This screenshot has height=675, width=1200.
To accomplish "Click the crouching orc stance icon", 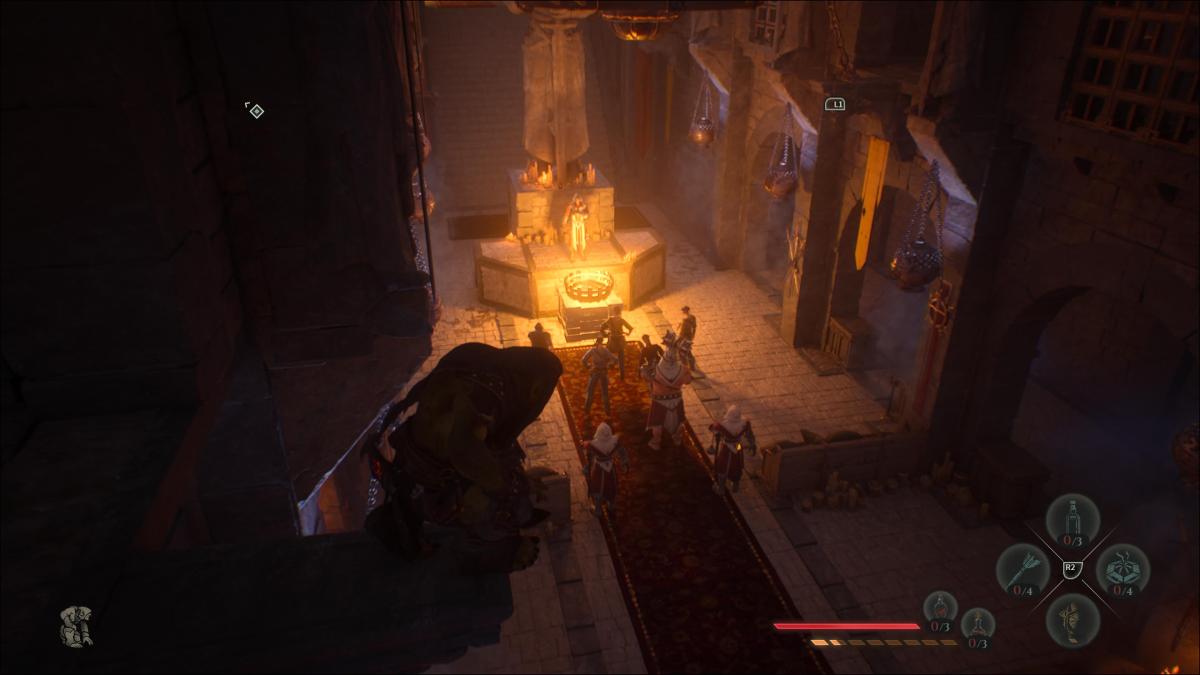I will (x=76, y=626).
